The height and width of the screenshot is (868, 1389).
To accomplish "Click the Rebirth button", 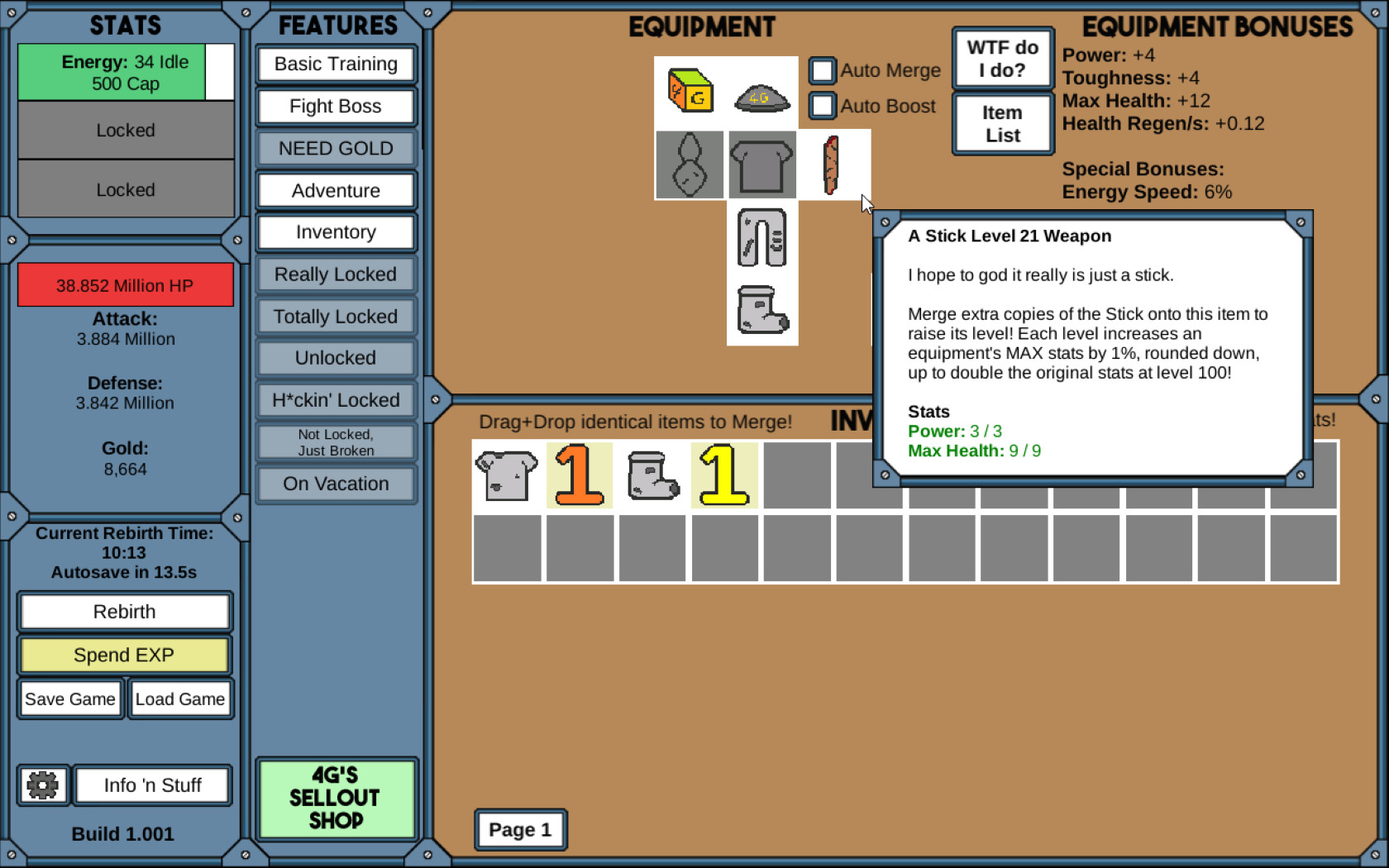I will pos(124,611).
